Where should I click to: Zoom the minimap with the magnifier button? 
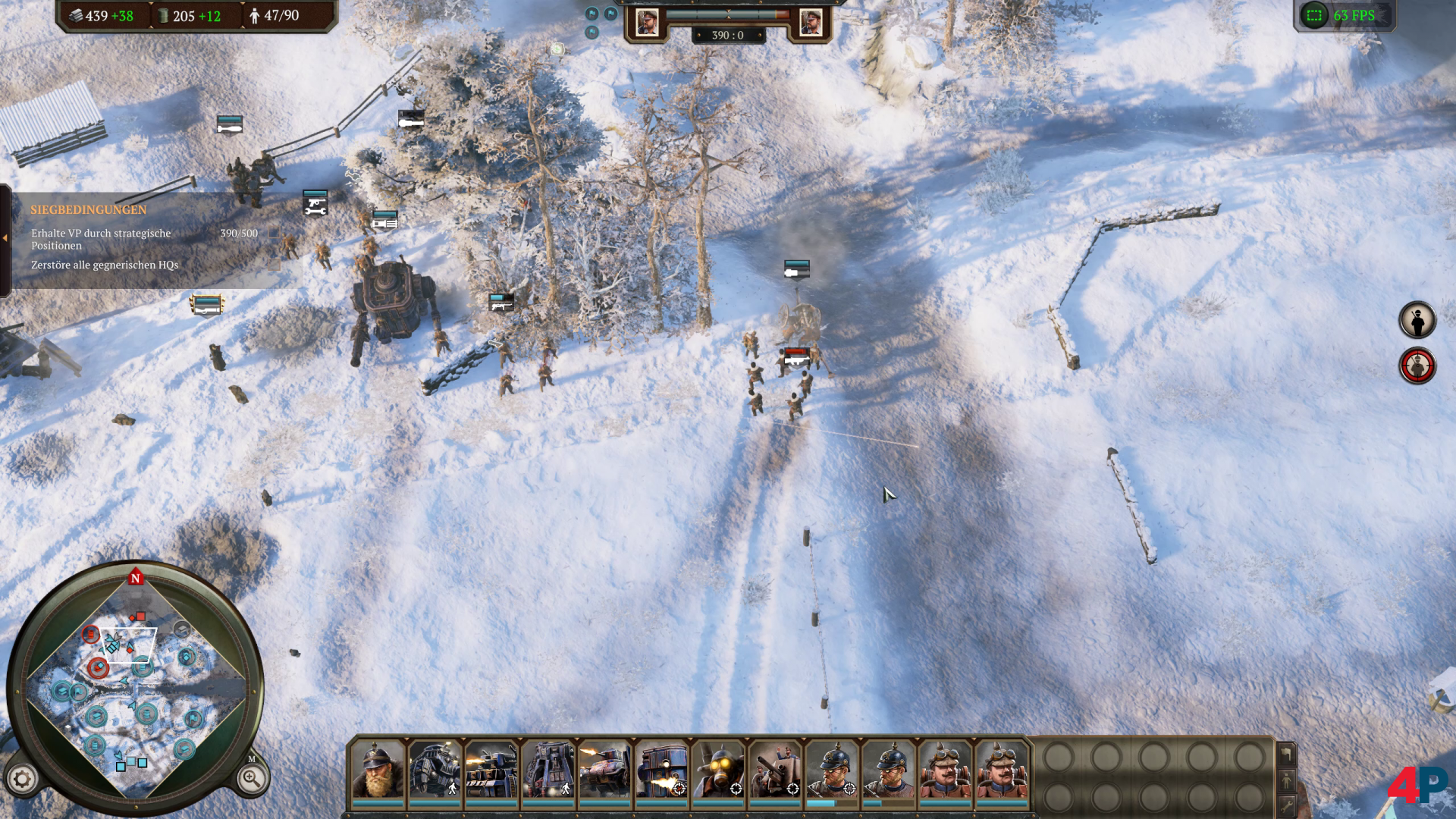(x=251, y=778)
